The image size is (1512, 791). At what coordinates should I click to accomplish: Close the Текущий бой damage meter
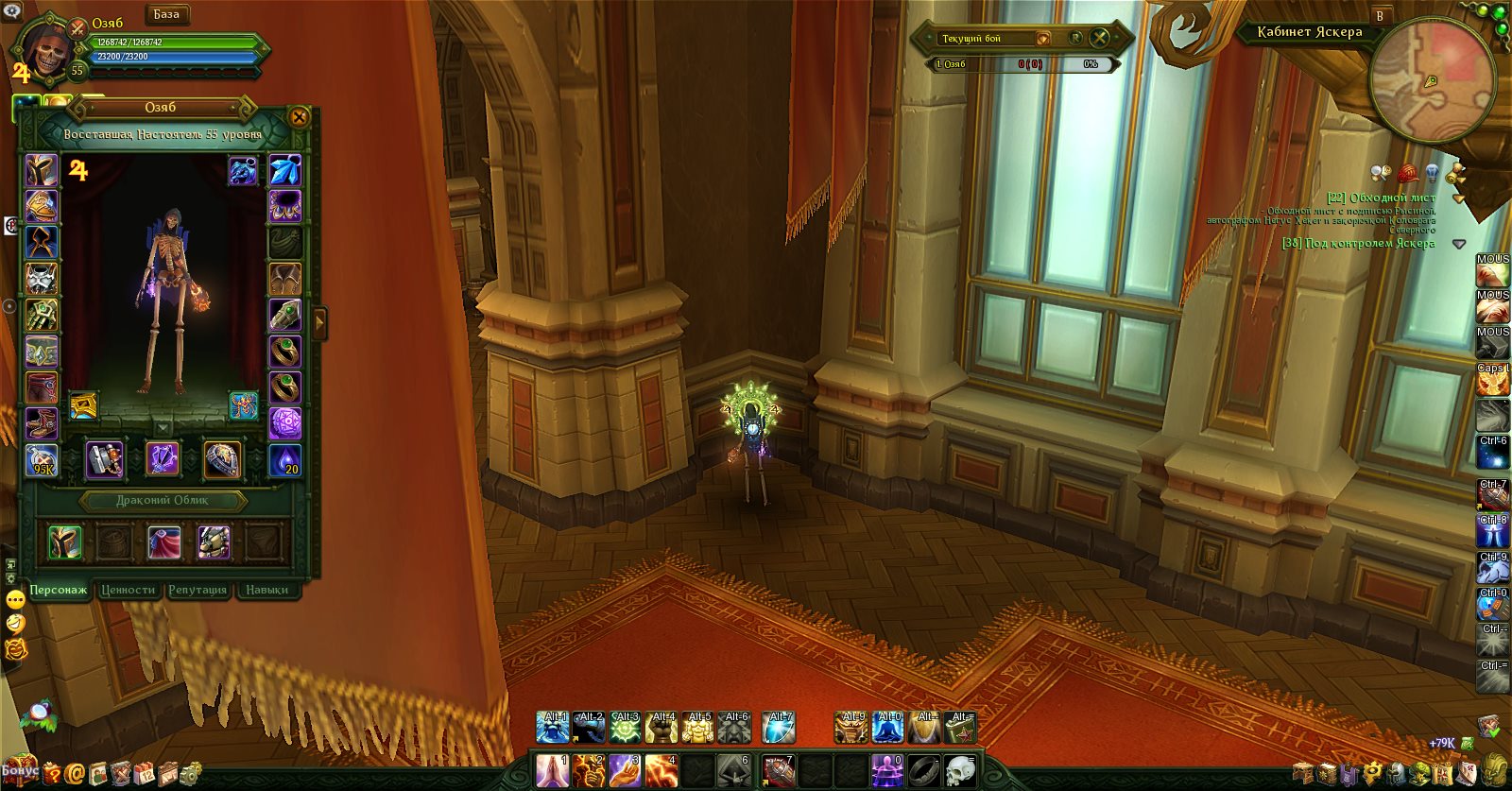point(1100,38)
